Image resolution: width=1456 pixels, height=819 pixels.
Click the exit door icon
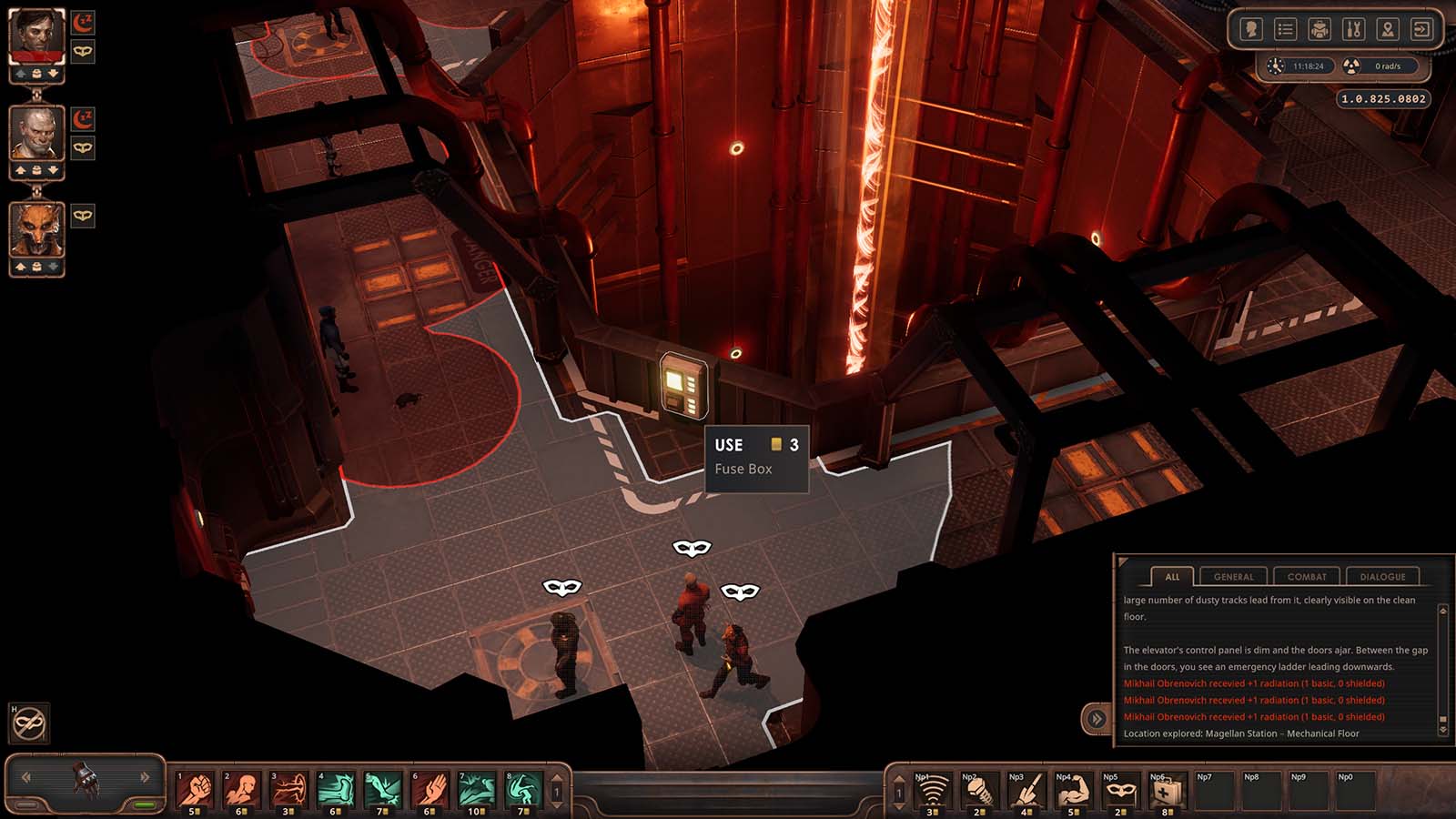pos(1421,30)
